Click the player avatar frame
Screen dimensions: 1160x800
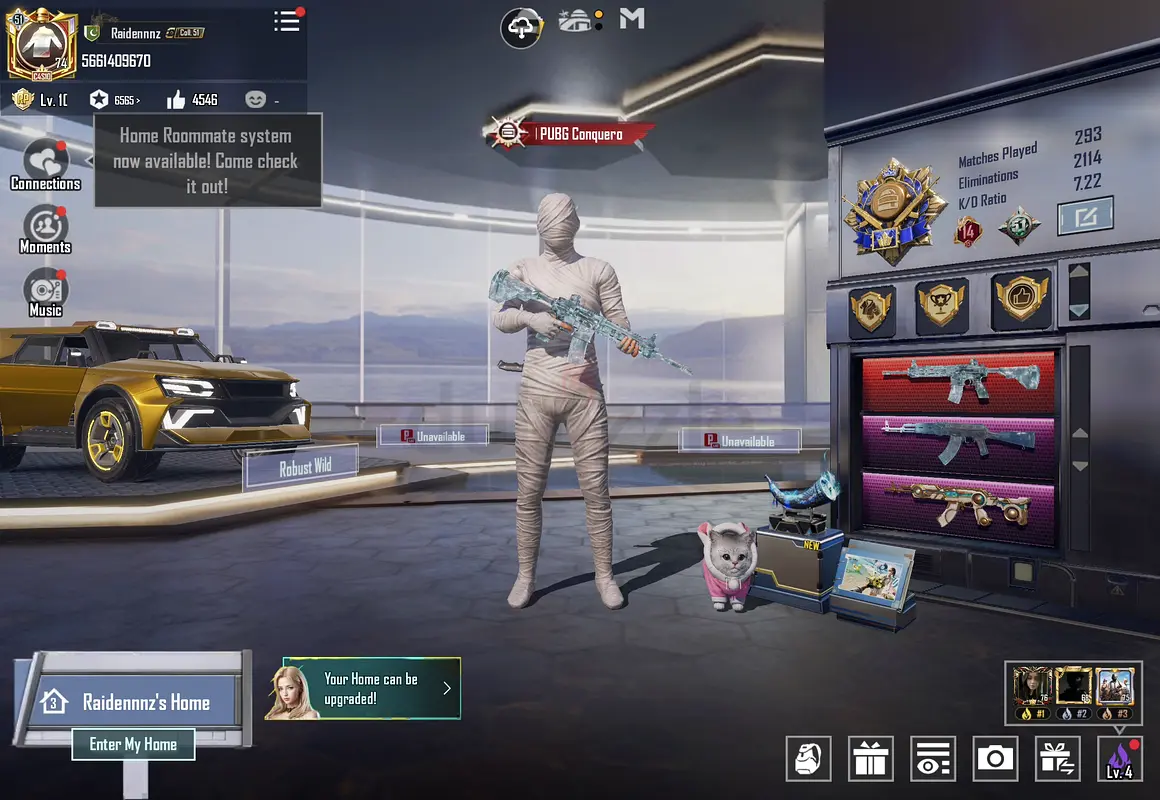click(42, 42)
